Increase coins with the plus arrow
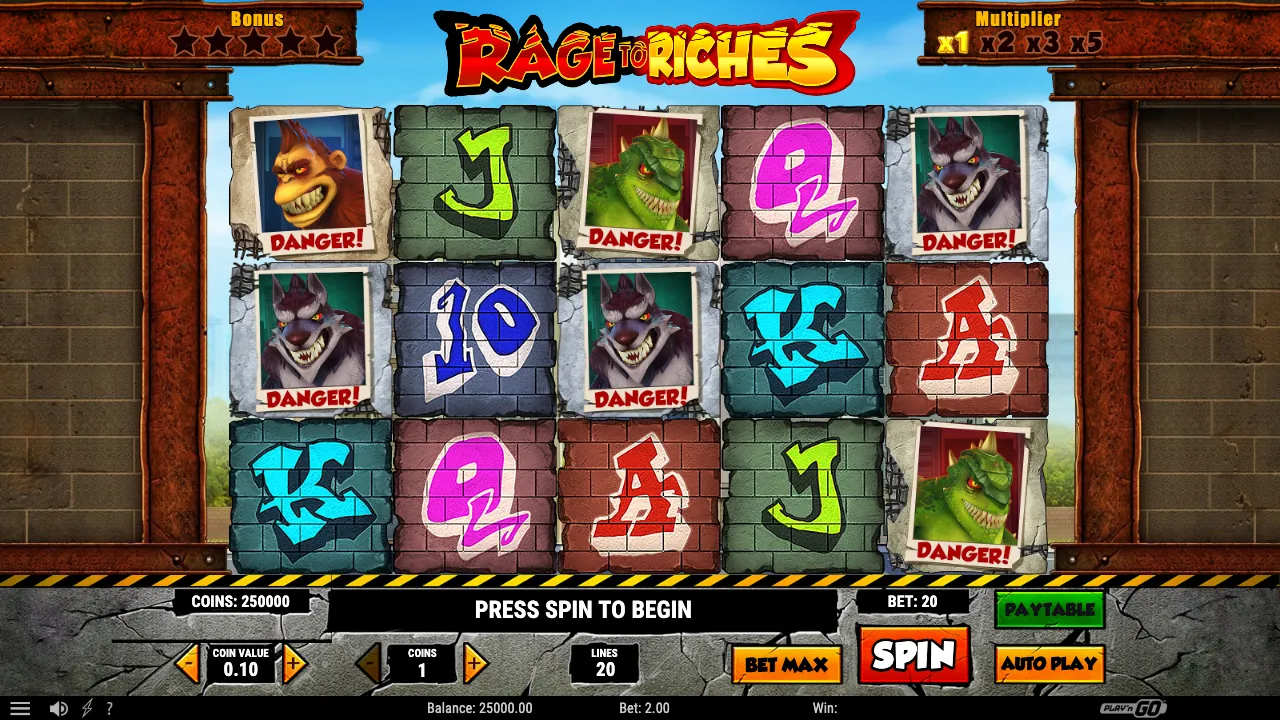This screenshot has width=1280, height=720. [475, 663]
